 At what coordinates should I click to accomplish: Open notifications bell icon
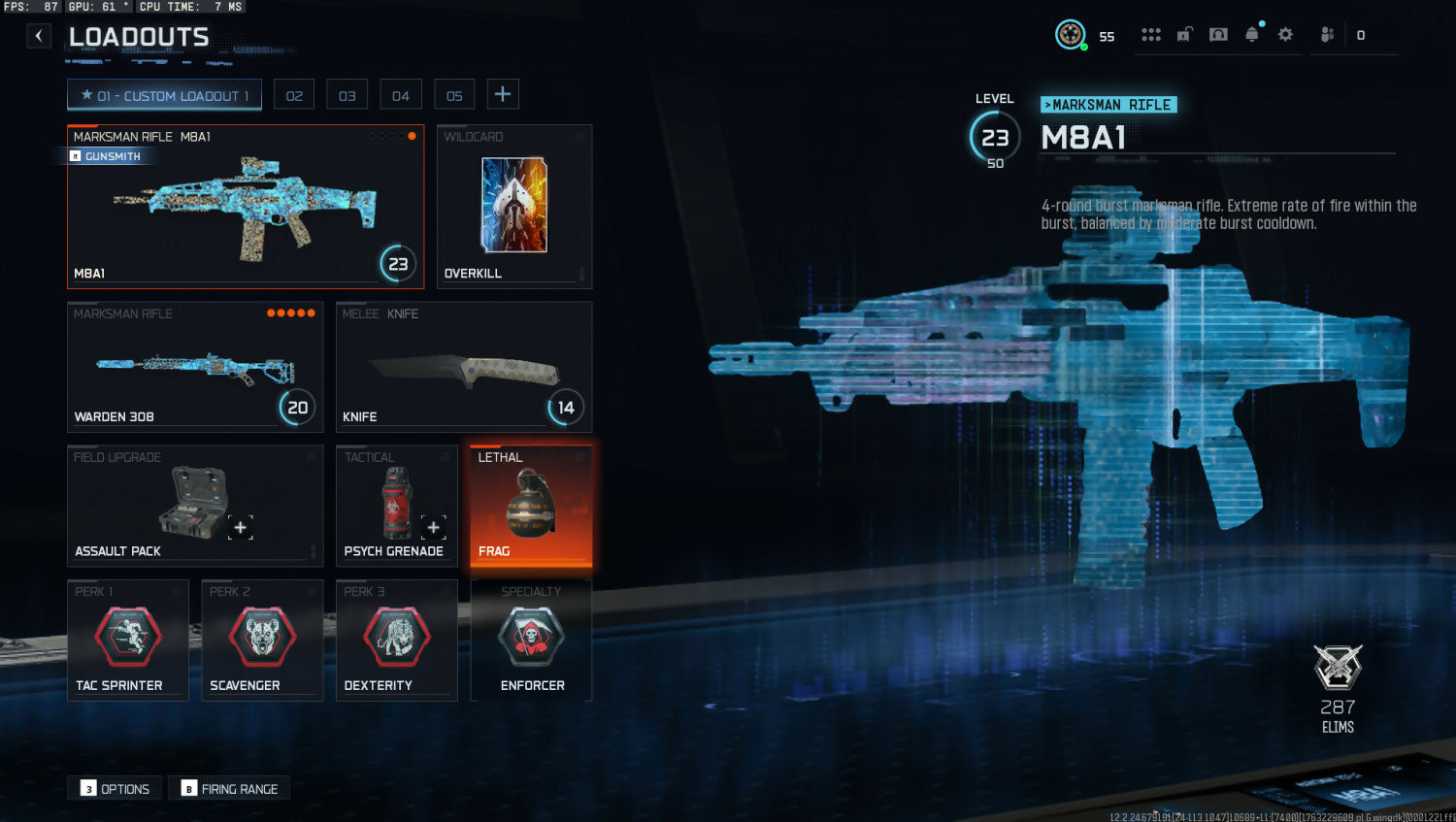pos(1252,35)
